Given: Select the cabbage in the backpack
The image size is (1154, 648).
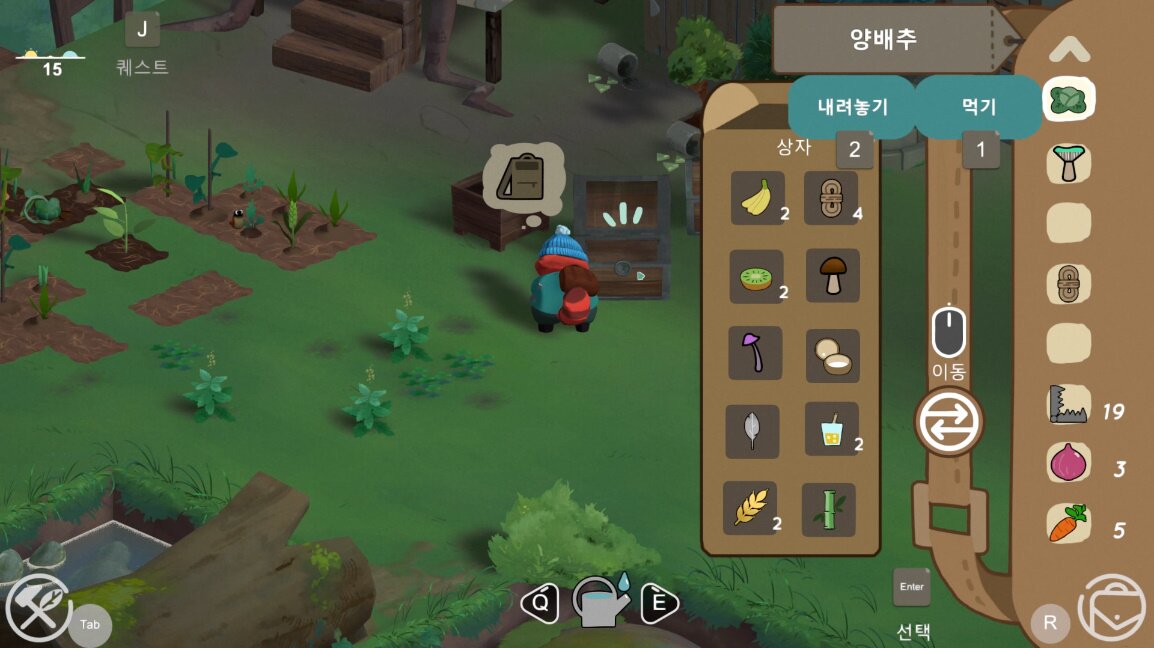Looking at the screenshot, I should (1068, 99).
